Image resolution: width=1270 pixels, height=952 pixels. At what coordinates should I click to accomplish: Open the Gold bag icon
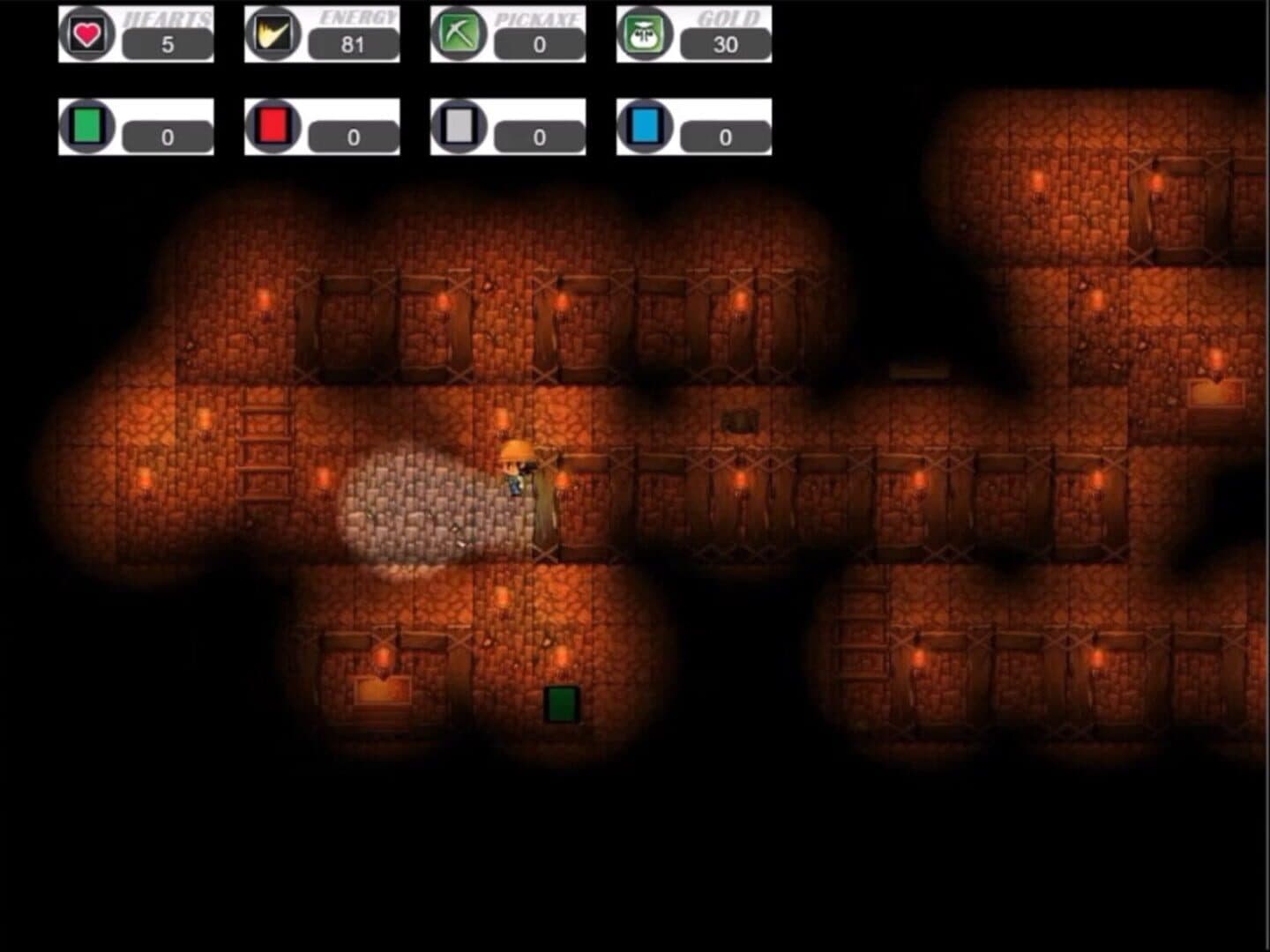(645, 34)
